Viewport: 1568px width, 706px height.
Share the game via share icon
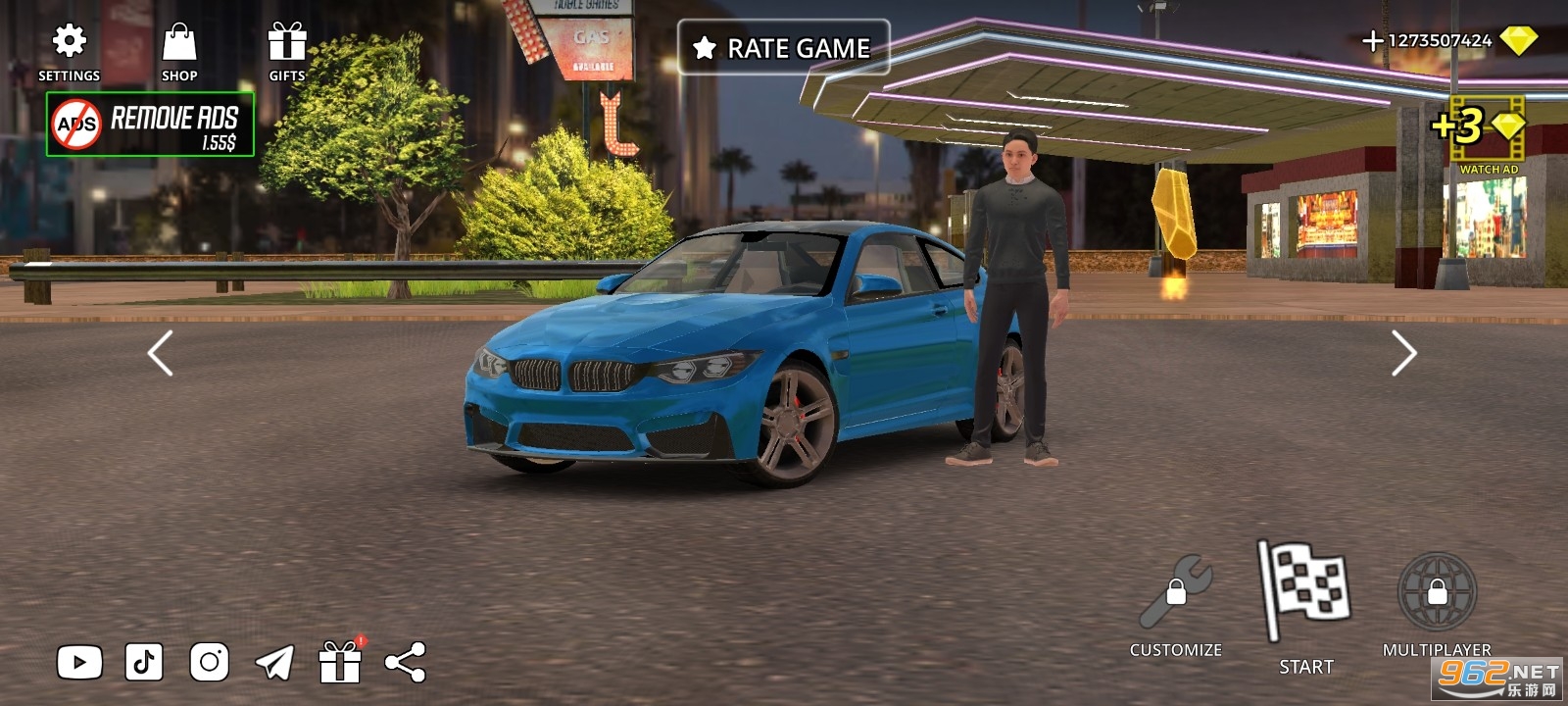[406, 663]
